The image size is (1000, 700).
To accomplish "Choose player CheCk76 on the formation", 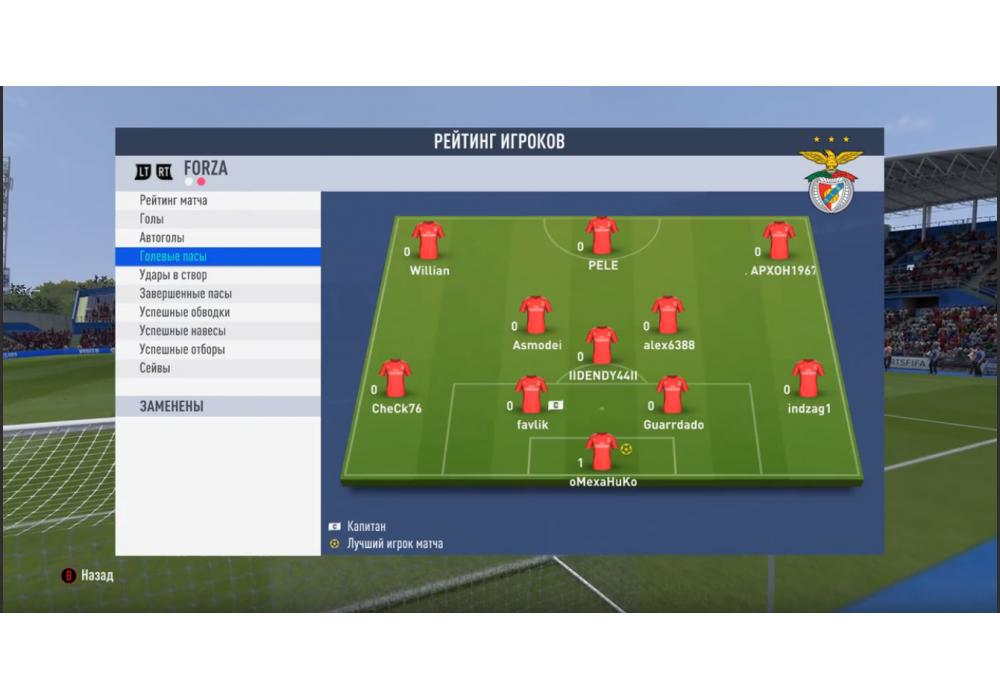I will 395,379.
